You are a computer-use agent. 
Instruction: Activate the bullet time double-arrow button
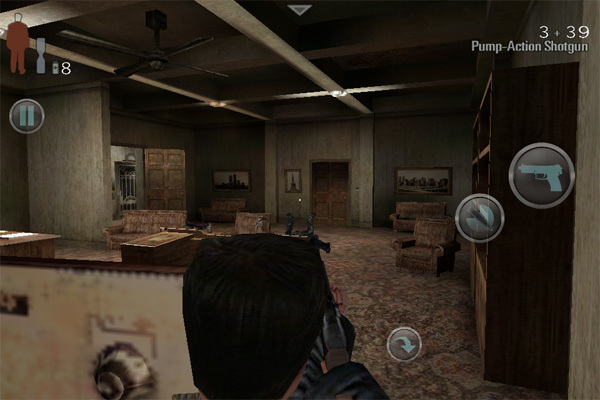pyautogui.click(x=479, y=218)
